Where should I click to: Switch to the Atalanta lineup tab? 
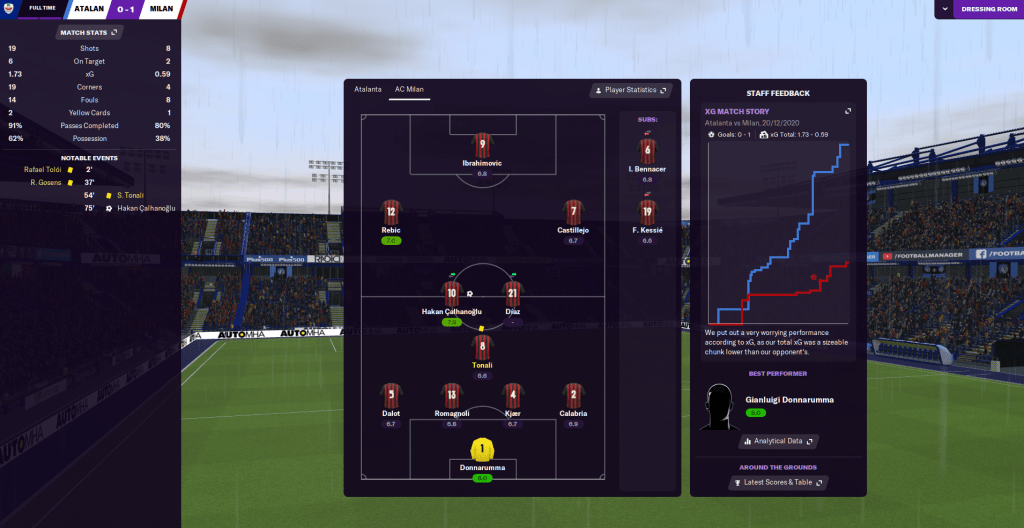coord(368,89)
